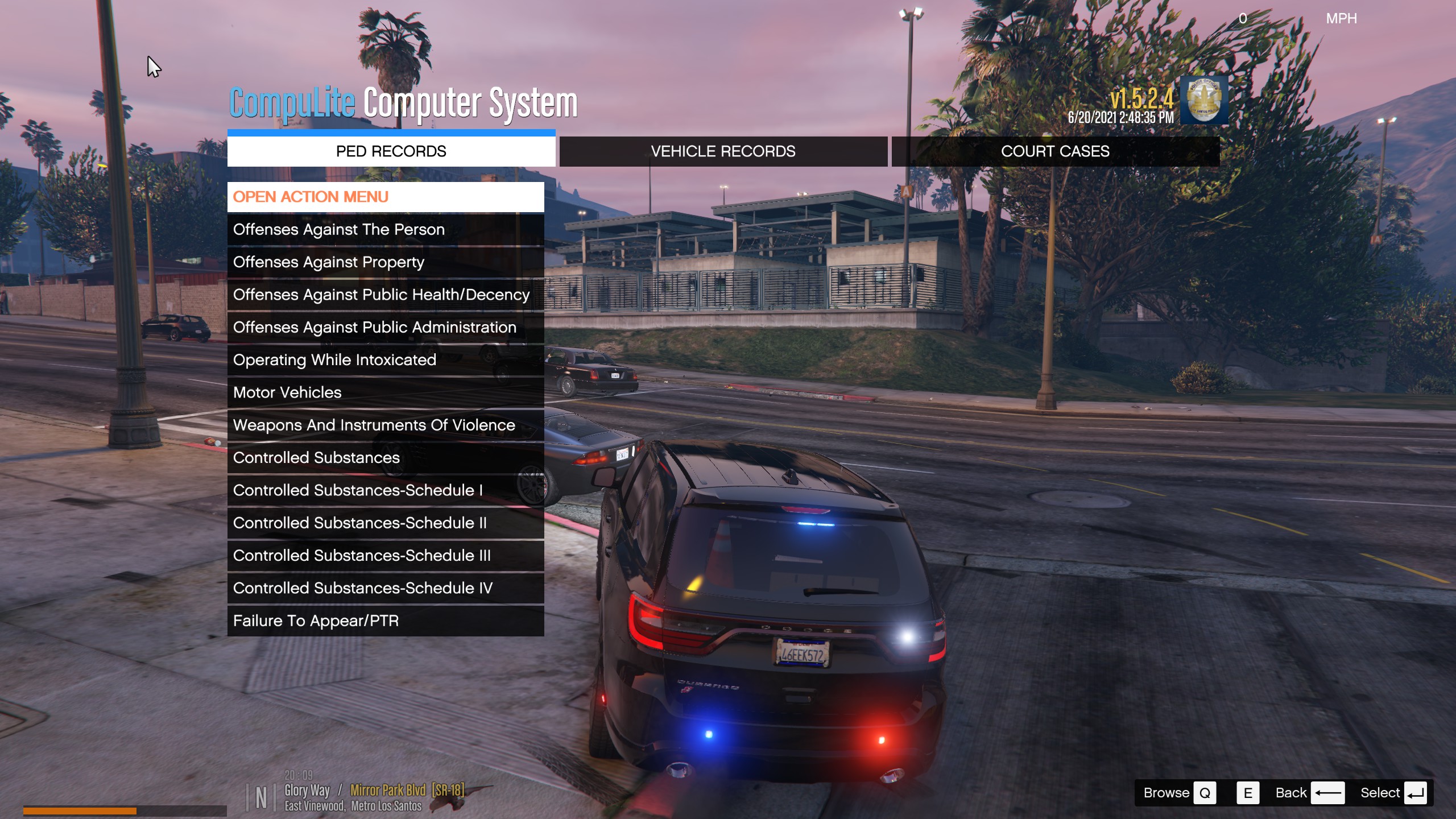Open Weapons And Instruments Of Violence
1456x819 pixels.
coord(386,425)
